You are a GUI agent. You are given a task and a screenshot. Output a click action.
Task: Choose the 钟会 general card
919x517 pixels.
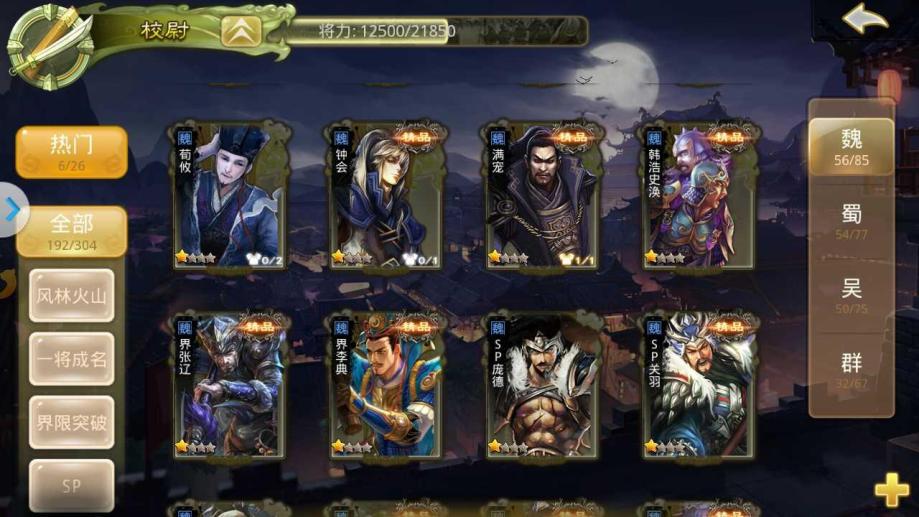[386, 195]
